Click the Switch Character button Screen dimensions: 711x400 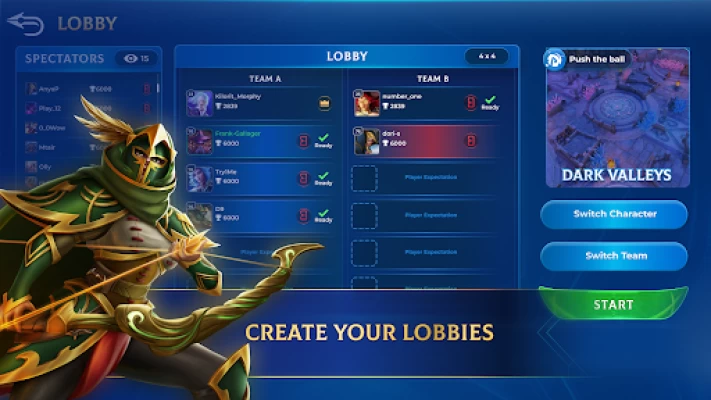click(614, 214)
